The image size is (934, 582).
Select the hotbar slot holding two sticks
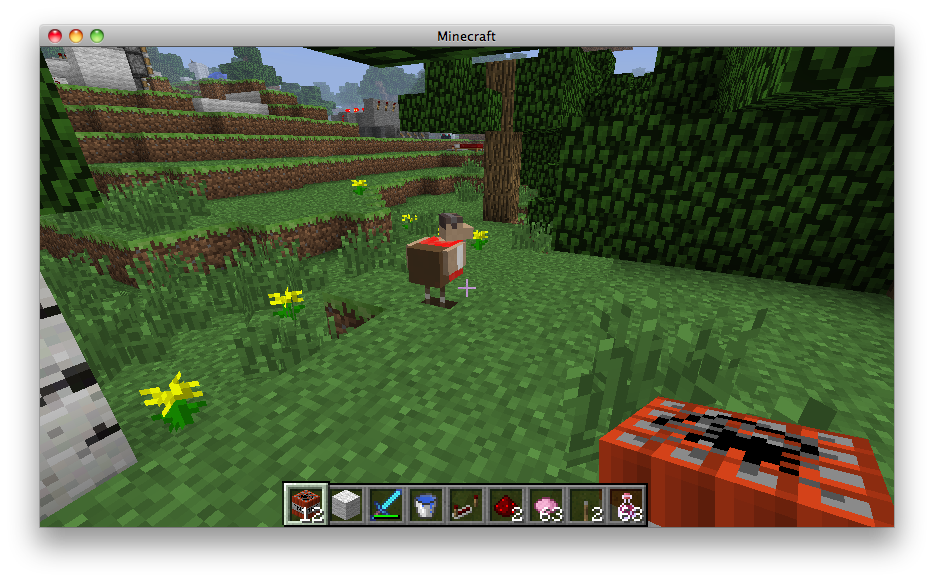pyautogui.click(x=586, y=505)
